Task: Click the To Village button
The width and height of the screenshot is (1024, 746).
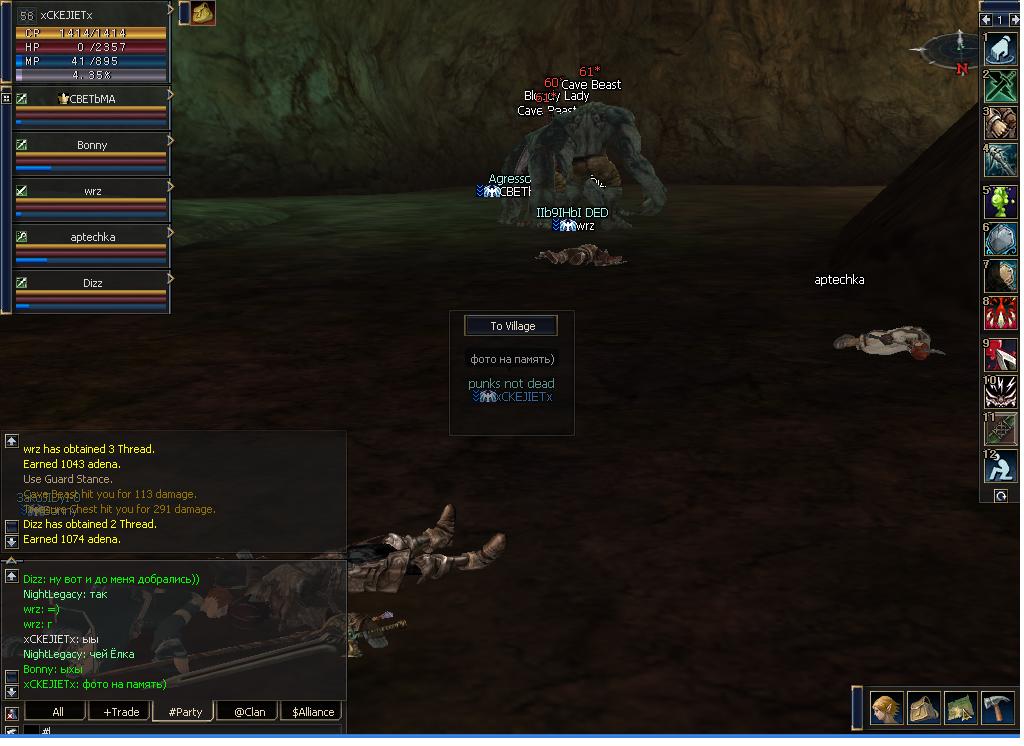Action: pos(512,326)
